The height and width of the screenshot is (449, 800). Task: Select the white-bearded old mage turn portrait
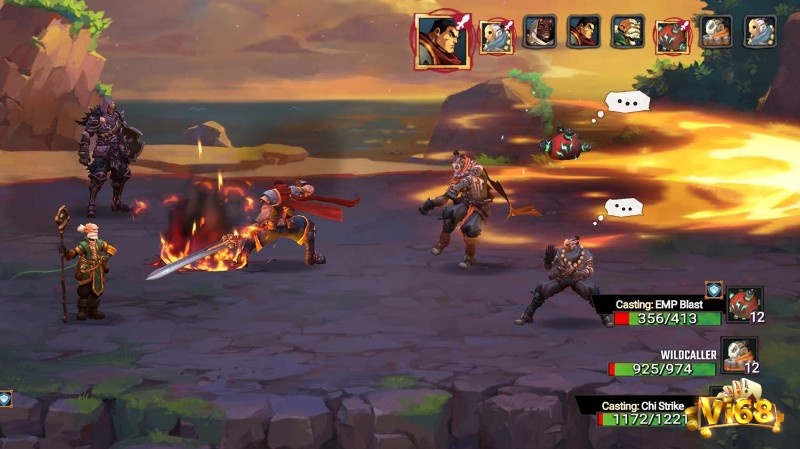pyautogui.click(x=627, y=32)
